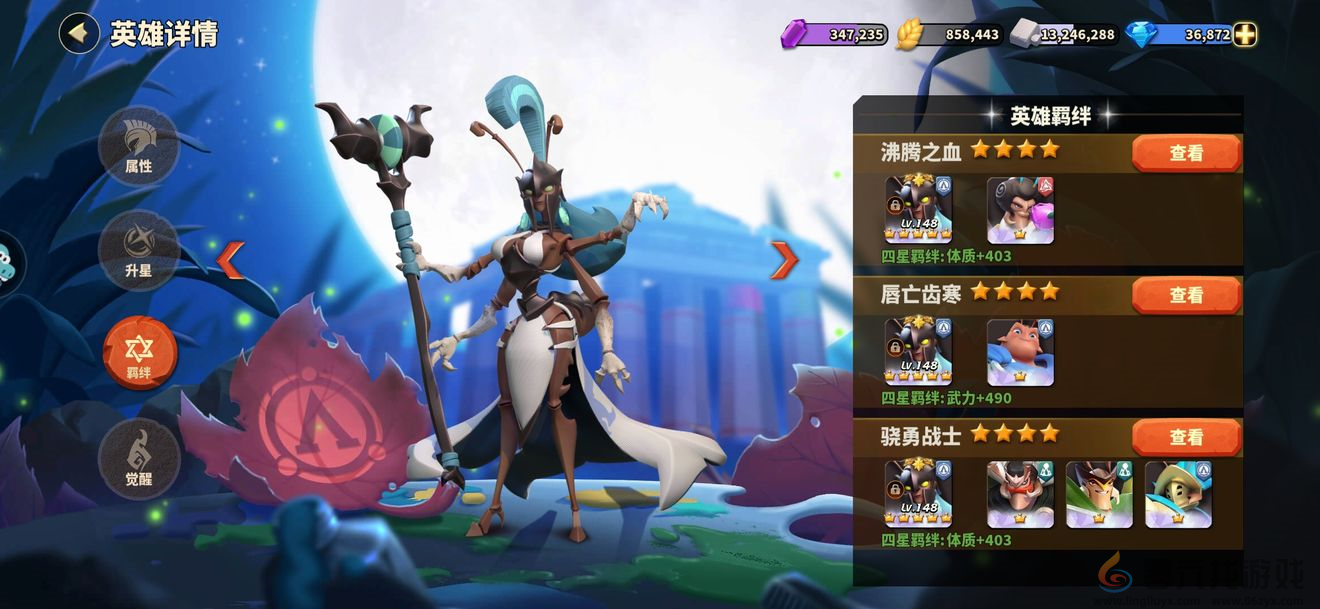The image size is (1320, 609).
Task: Add more diamonds with the plus button
Action: 1245,35
